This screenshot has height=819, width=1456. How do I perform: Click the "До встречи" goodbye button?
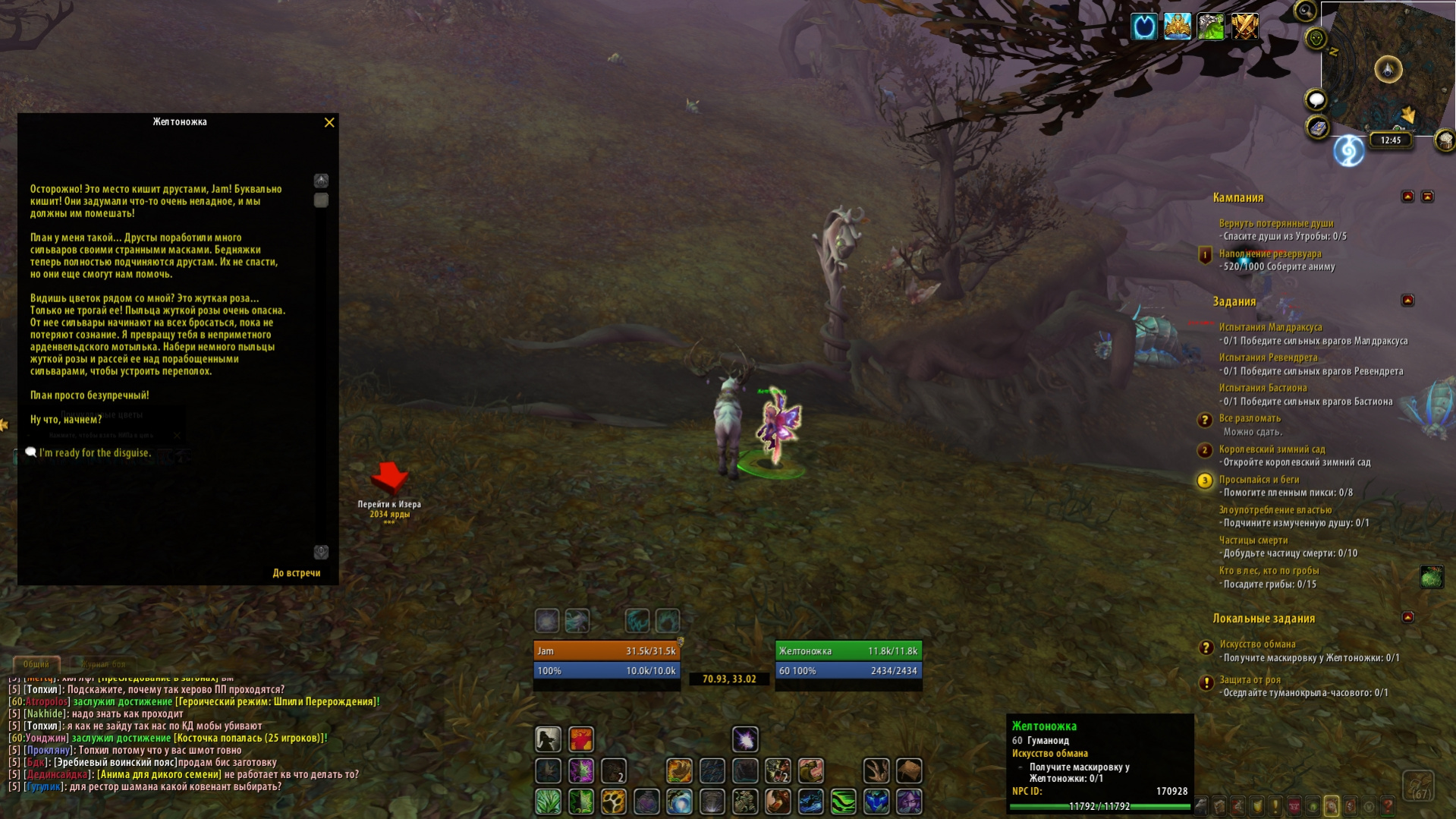coord(296,573)
